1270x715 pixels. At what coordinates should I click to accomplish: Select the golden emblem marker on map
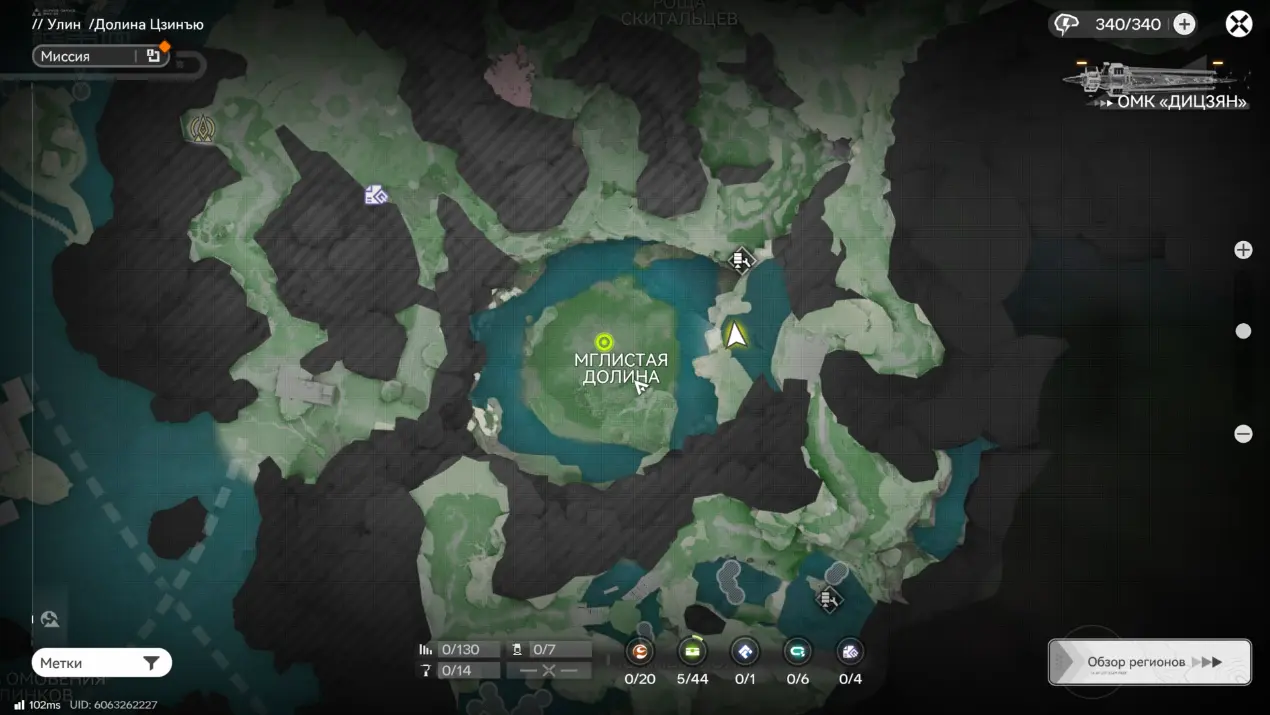(203, 128)
